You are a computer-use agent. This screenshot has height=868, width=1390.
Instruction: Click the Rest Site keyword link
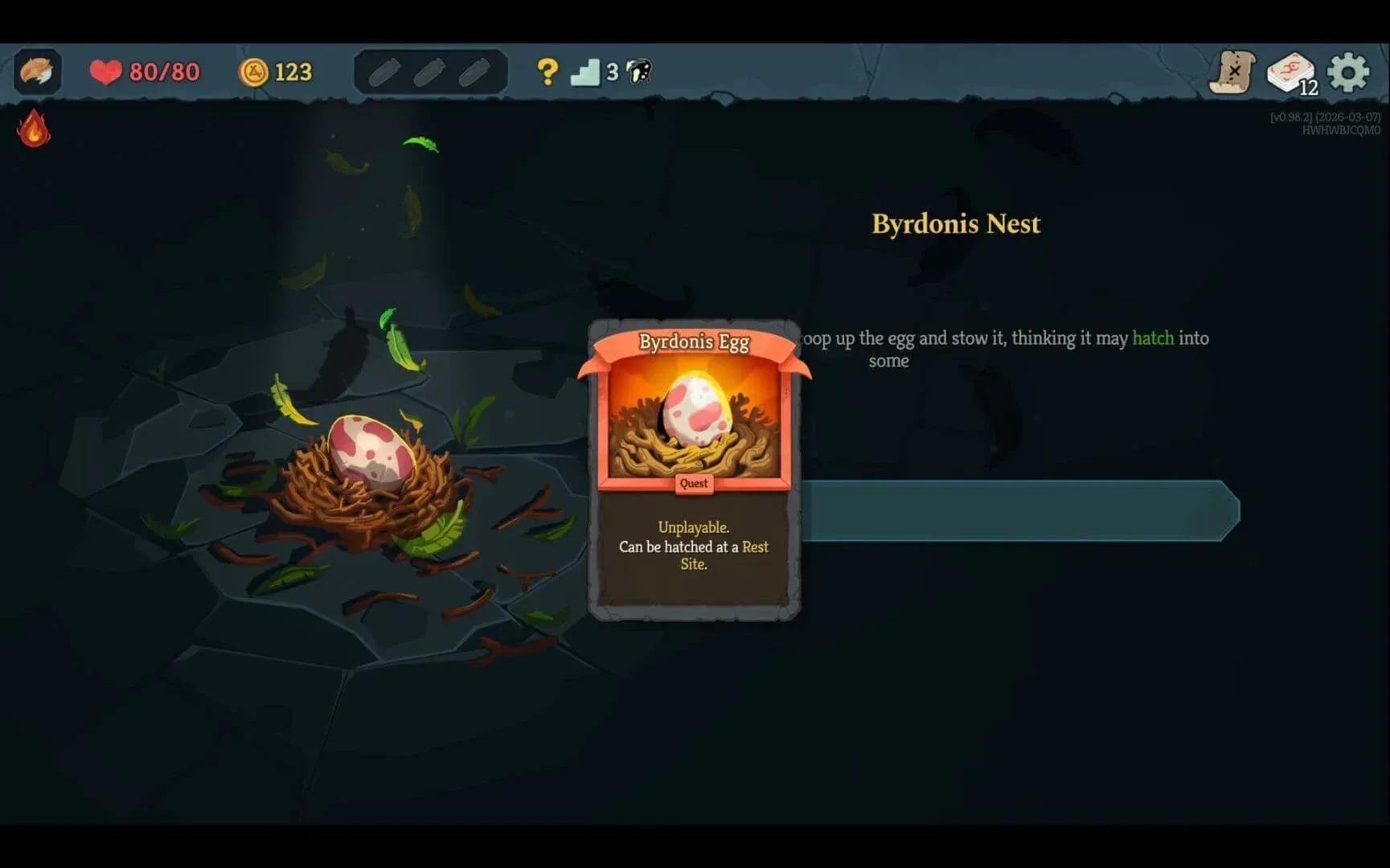[x=754, y=547]
